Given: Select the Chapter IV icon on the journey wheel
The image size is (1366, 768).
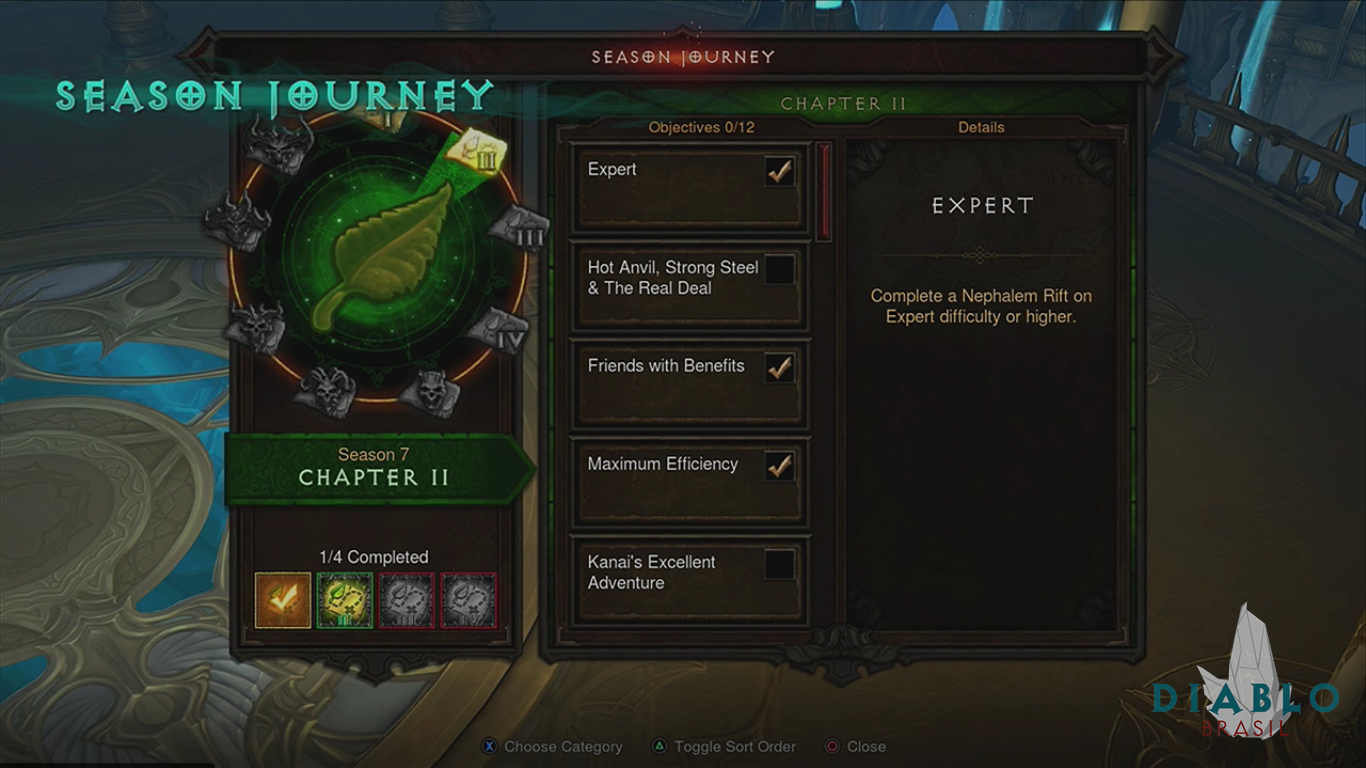Looking at the screenshot, I should click(497, 328).
